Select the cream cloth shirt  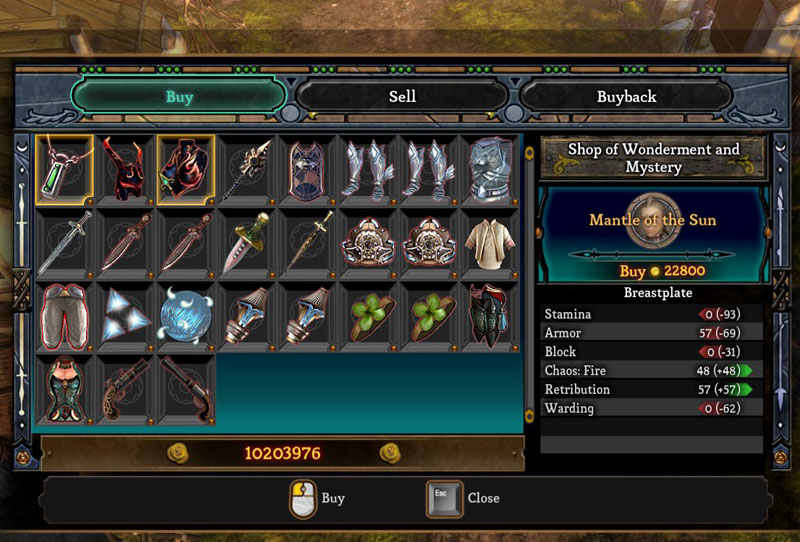(x=490, y=242)
